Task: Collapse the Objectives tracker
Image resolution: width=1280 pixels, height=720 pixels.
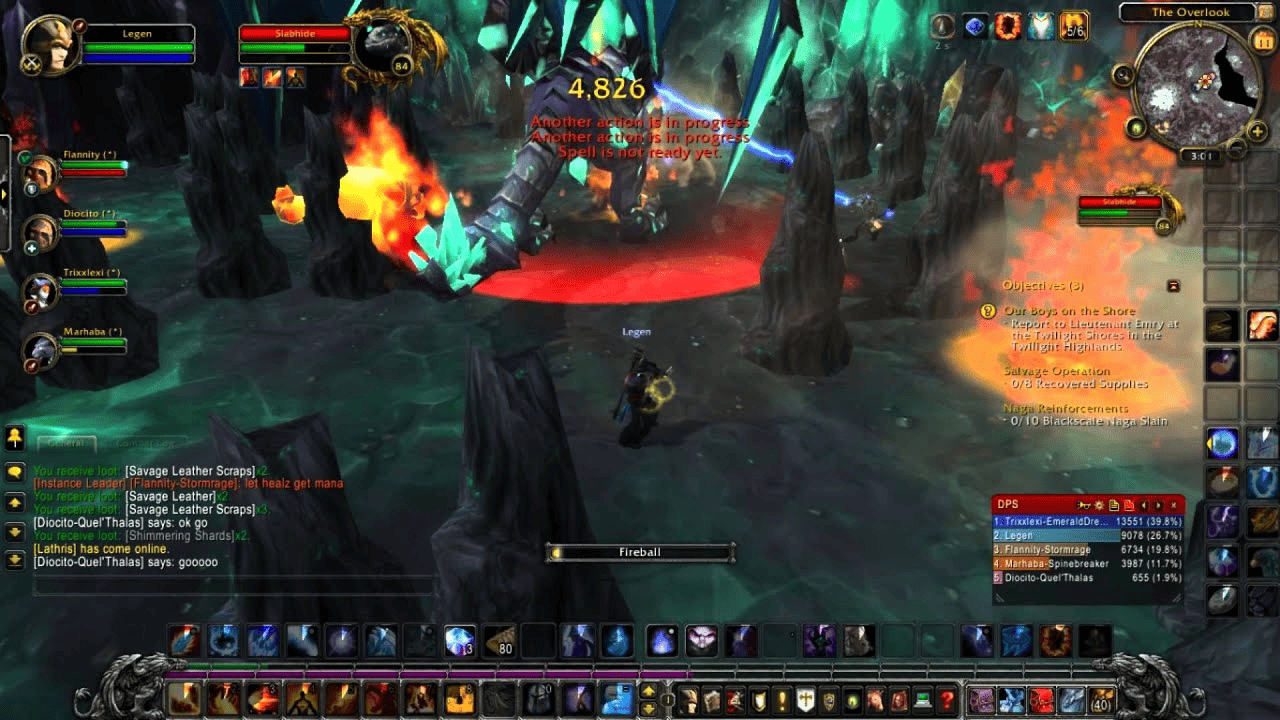Action: click(1174, 286)
